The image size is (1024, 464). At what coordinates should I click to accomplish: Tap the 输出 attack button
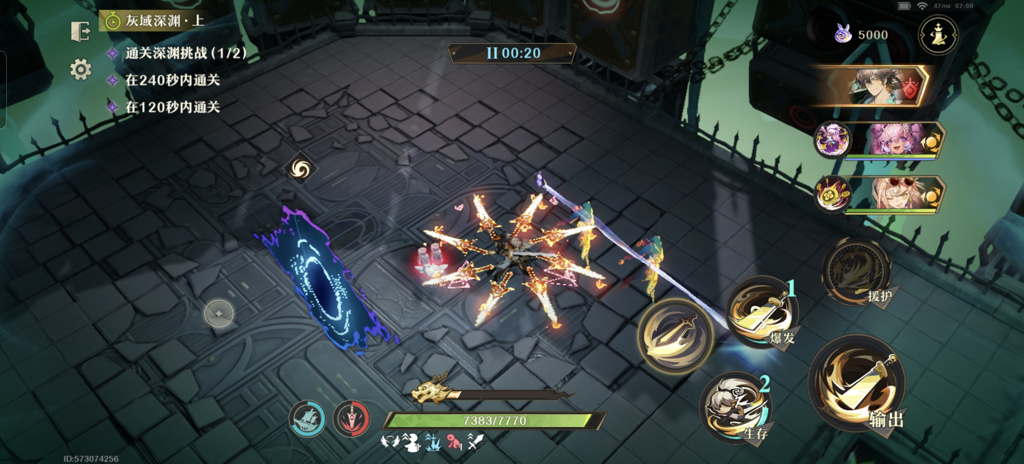click(x=857, y=382)
